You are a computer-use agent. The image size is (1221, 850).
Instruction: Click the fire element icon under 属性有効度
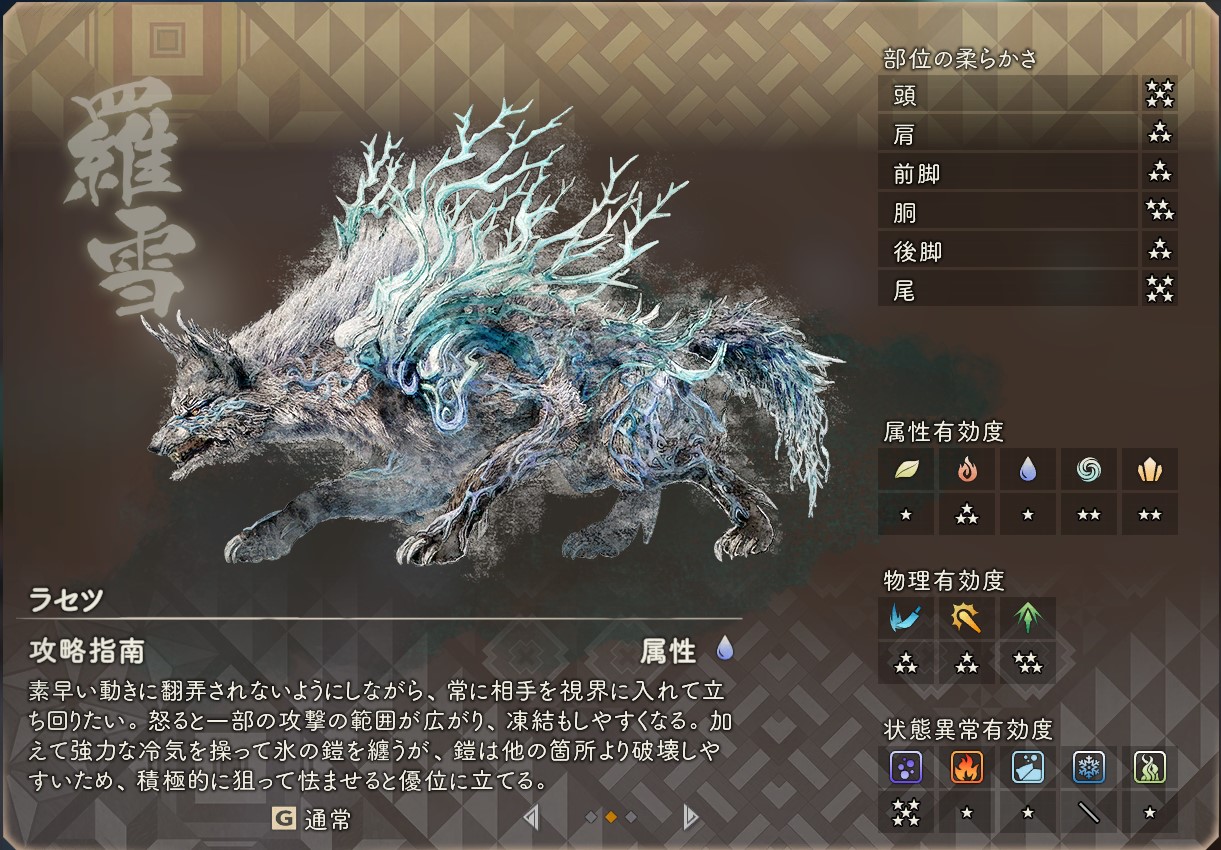tap(967, 469)
